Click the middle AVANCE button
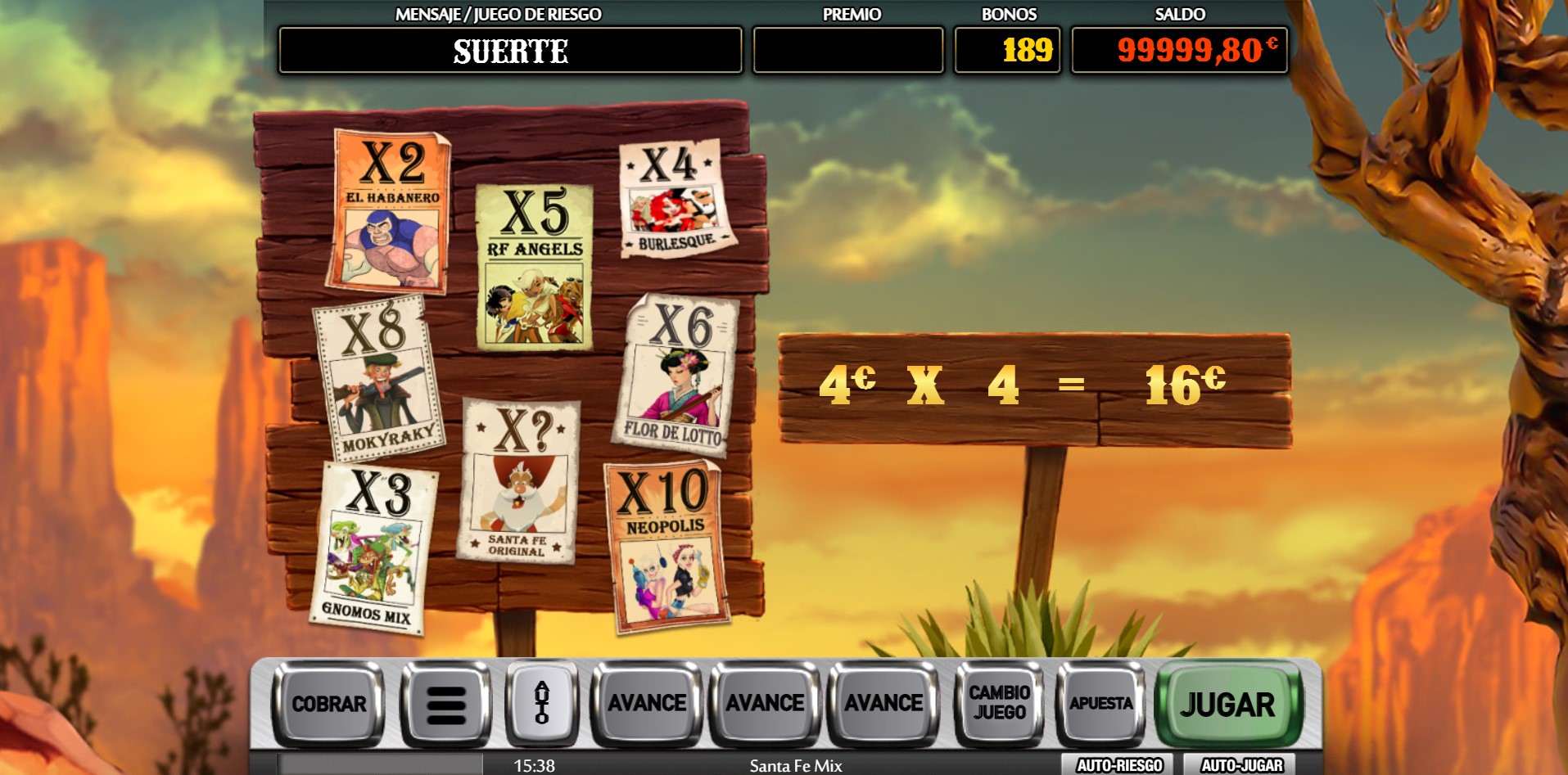This screenshot has width=1568, height=775. point(764,701)
